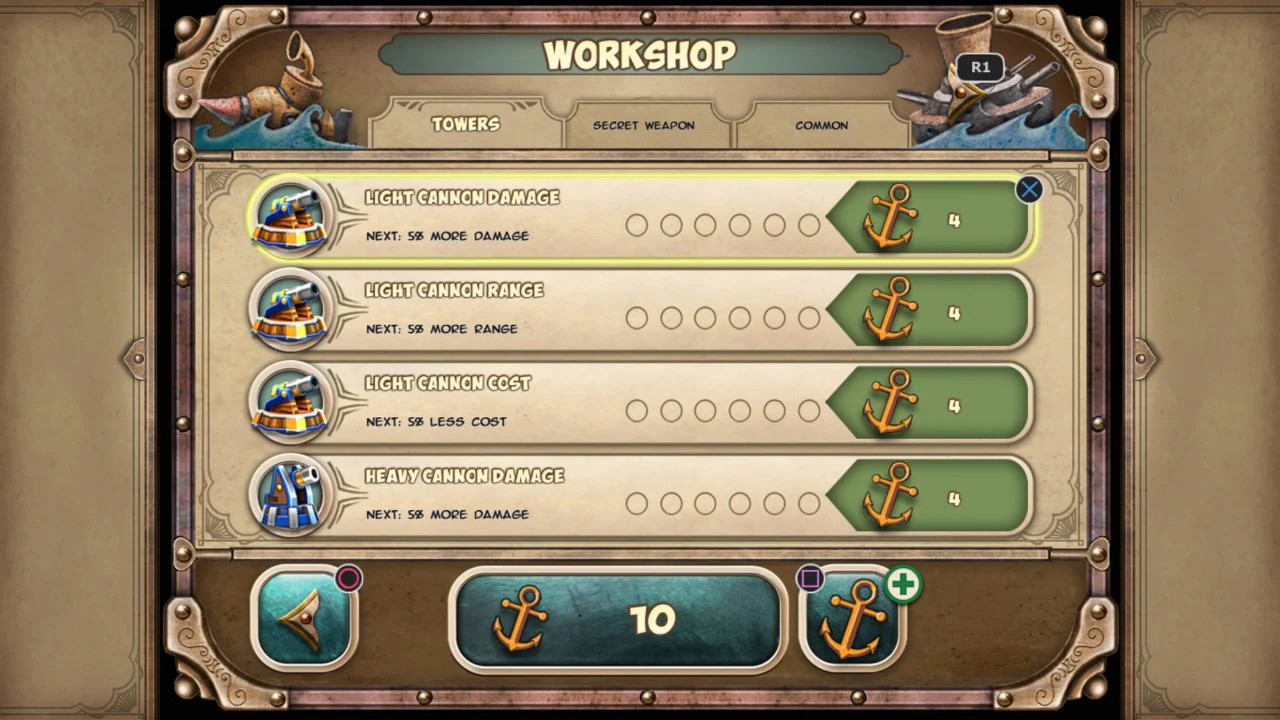Viewport: 1280px width, 720px height.
Task: Click the gramophone shipwreck decoration icon
Action: tap(290, 80)
